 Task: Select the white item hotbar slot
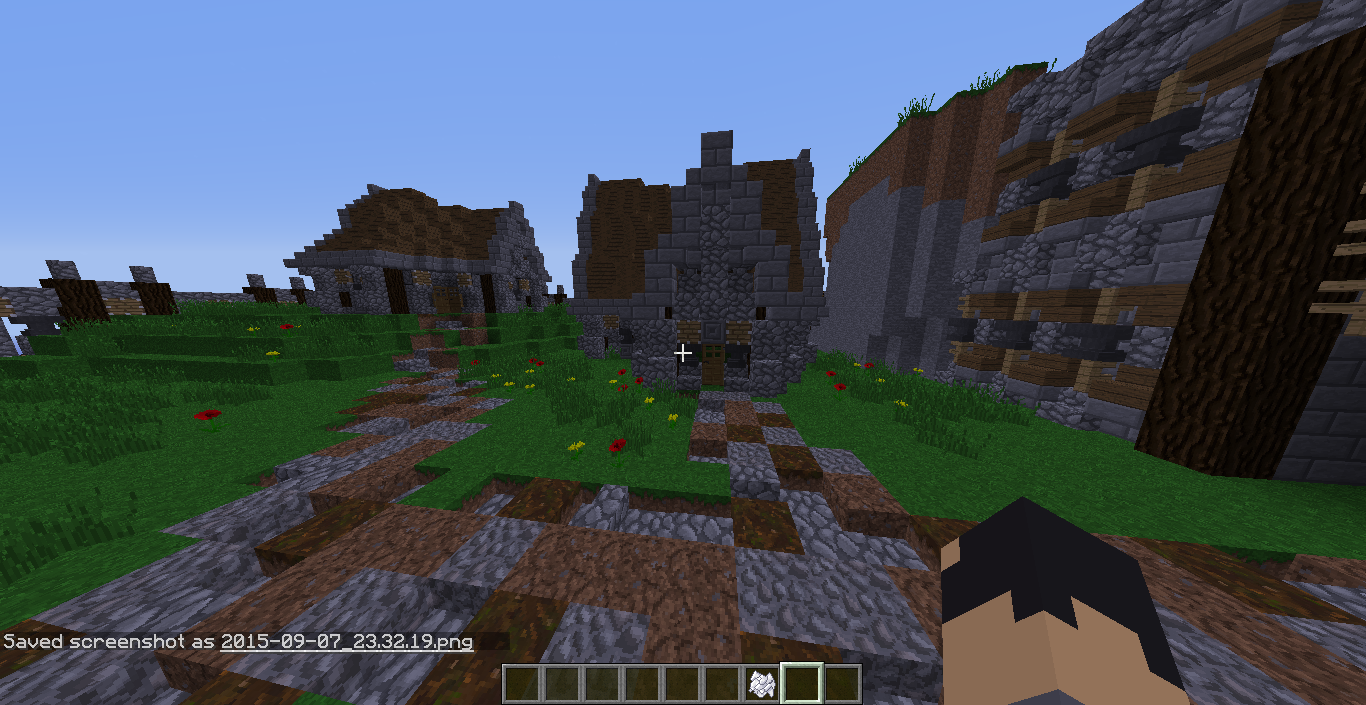tap(761, 684)
